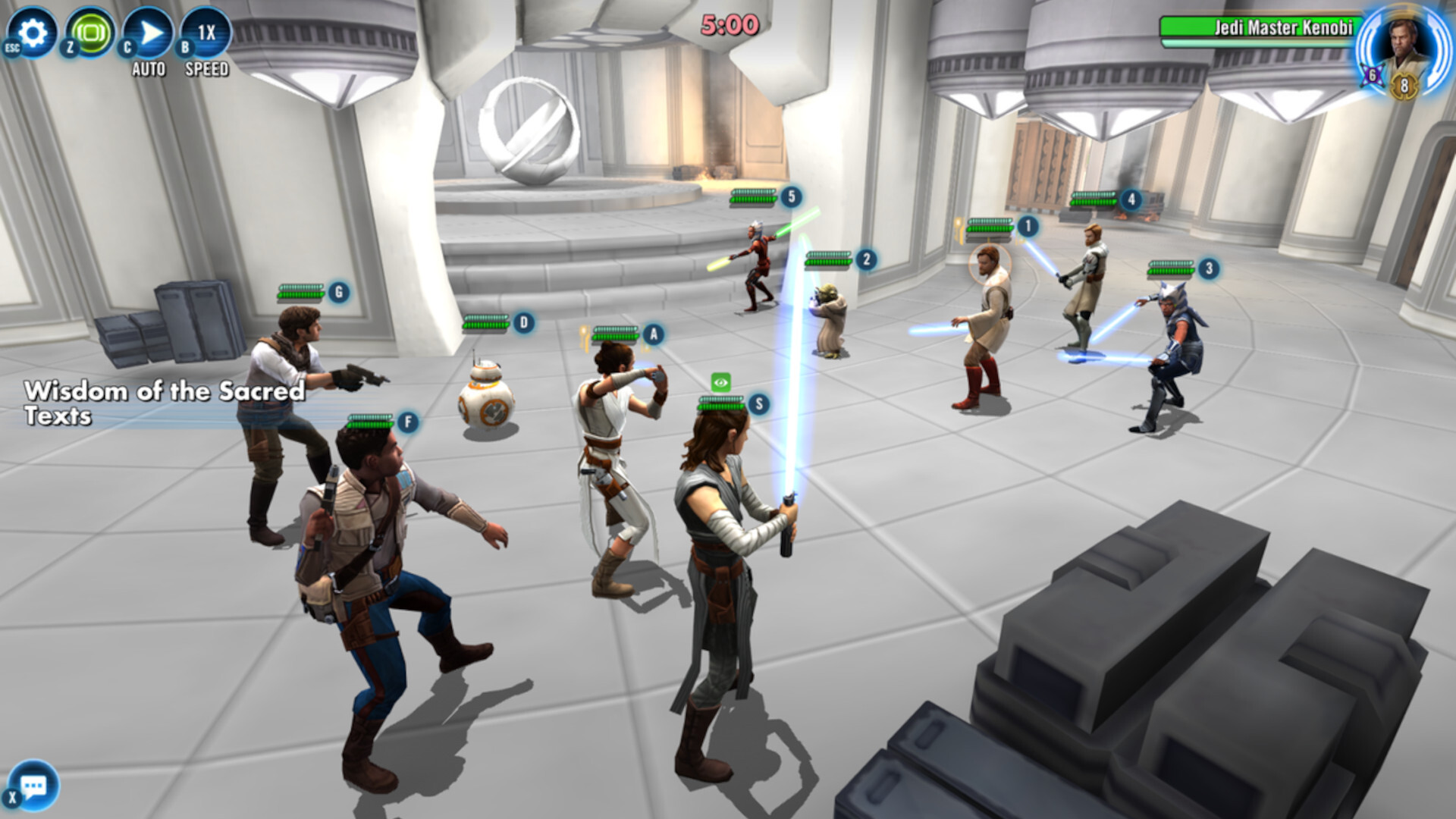
Task: Click the purple star badge showing 6
Action: [x=1373, y=77]
